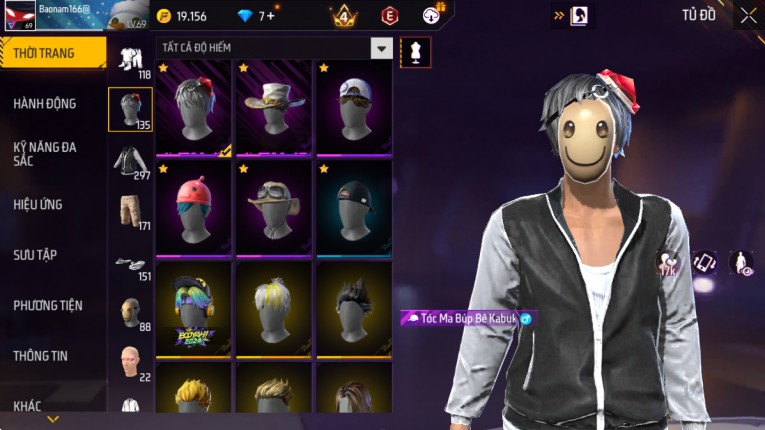Open the THÔNG TIN section

[x=41, y=355]
